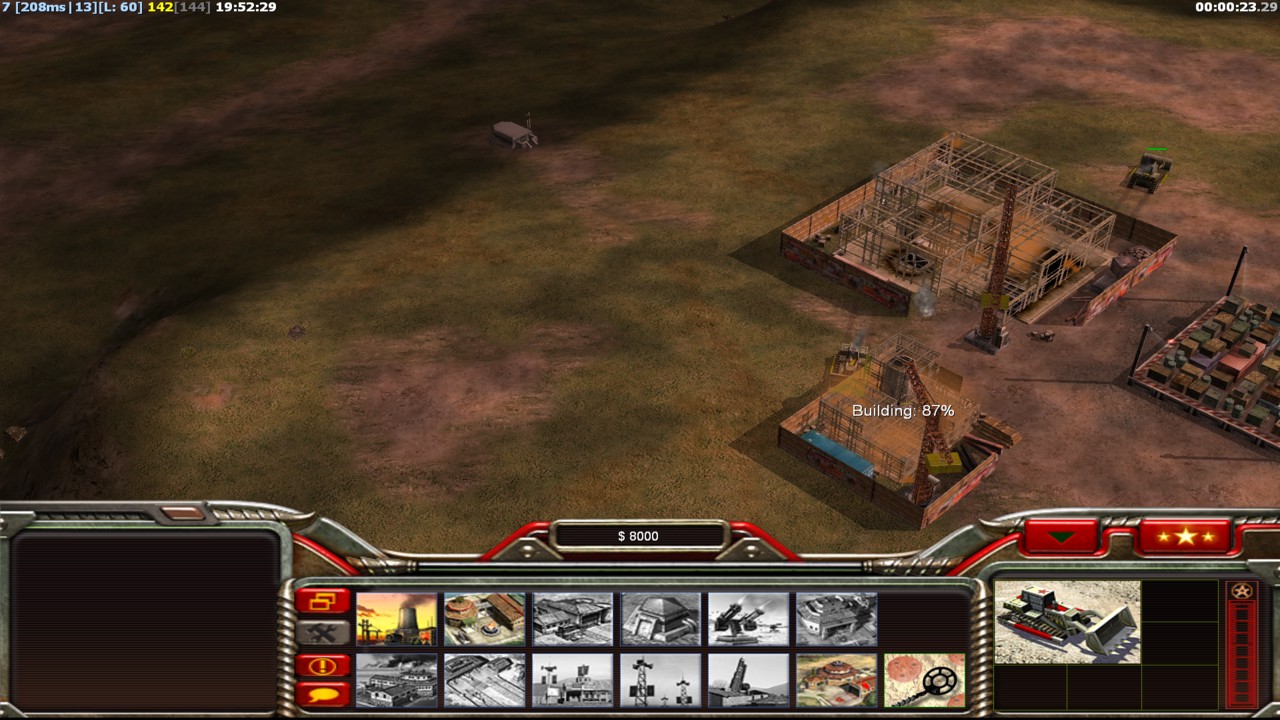Select the War Factory build icon

pyautogui.click(x=836, y=619)
